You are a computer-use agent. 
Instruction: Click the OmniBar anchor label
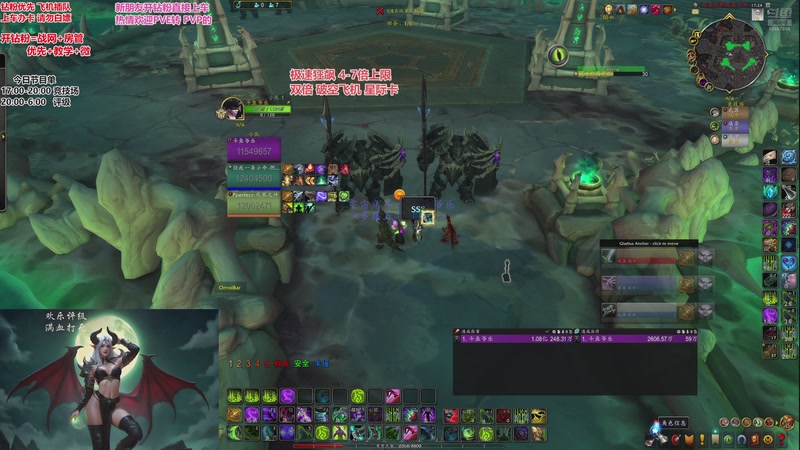click(231, 288)
